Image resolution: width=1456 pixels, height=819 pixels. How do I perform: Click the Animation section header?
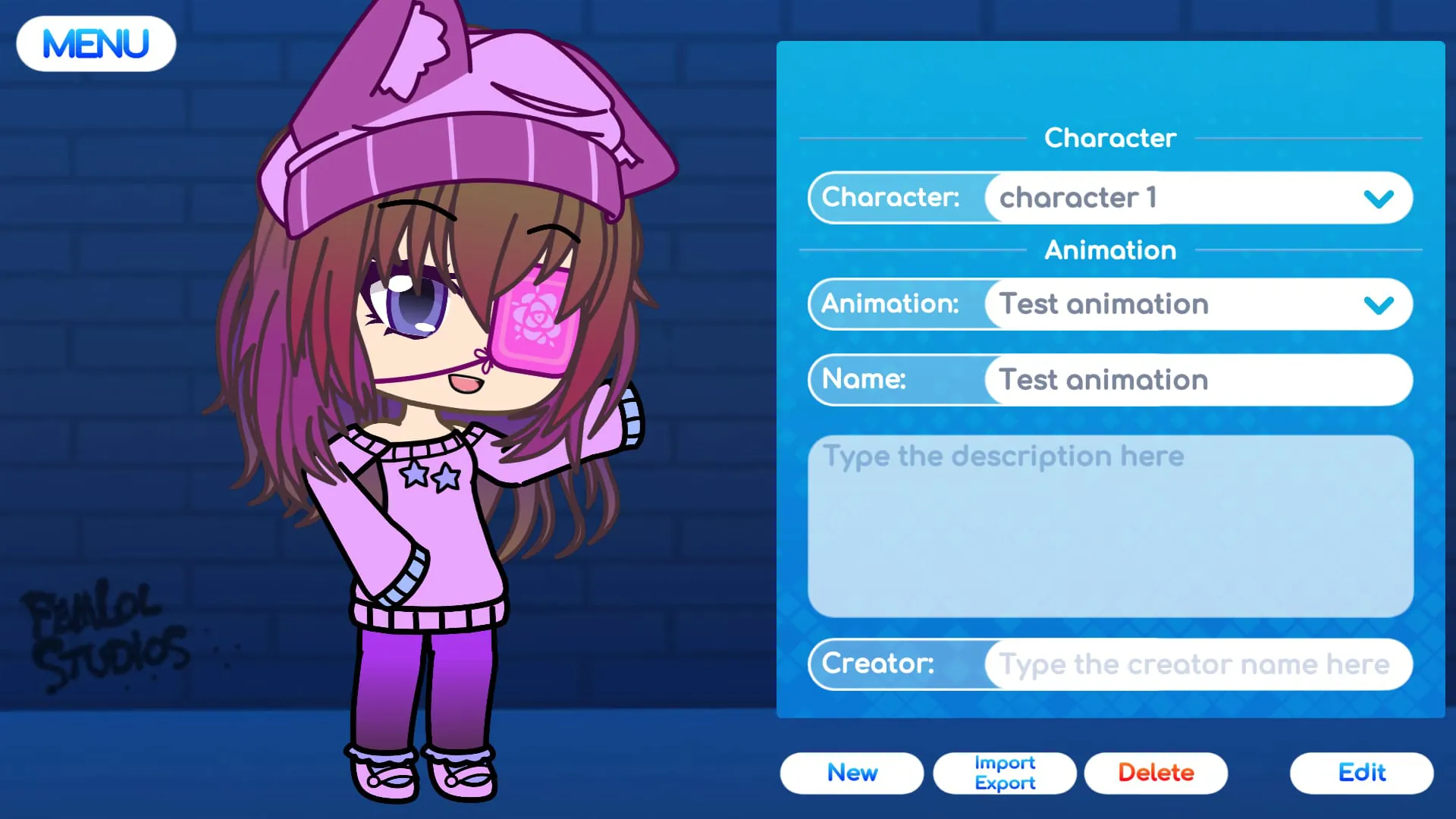point(1109,250)
